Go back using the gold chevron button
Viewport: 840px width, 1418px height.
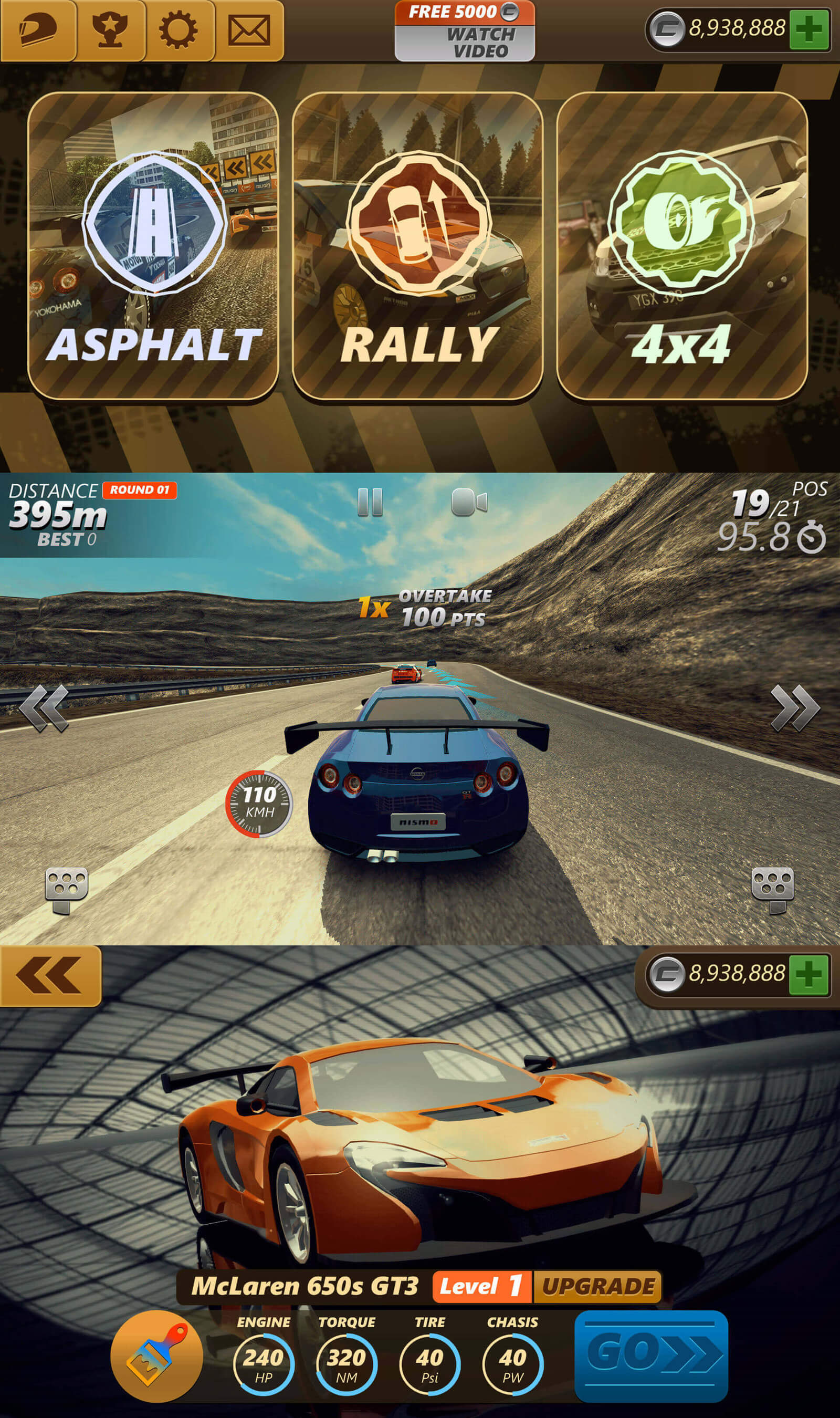point(50,975)
